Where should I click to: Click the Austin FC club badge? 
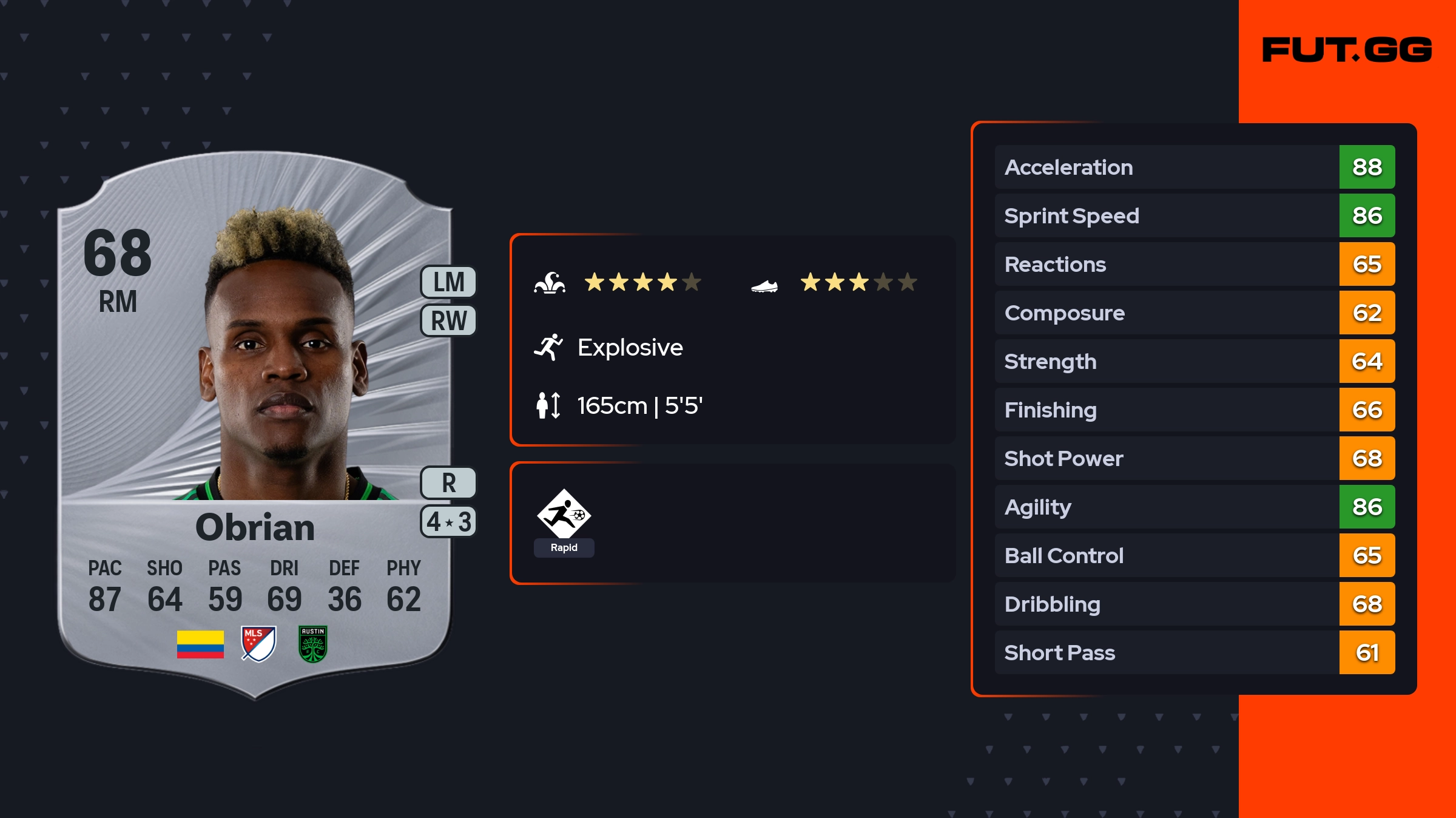[x=313, y=644]
